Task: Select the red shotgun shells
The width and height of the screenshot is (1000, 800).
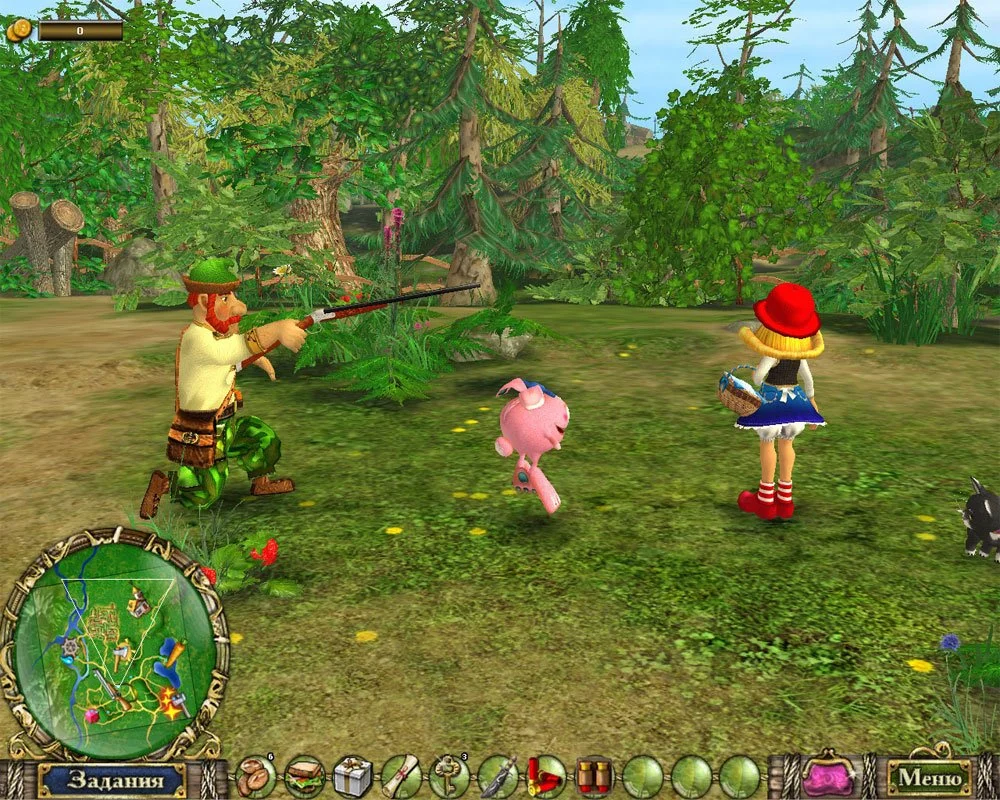Action: pos(546,777)
